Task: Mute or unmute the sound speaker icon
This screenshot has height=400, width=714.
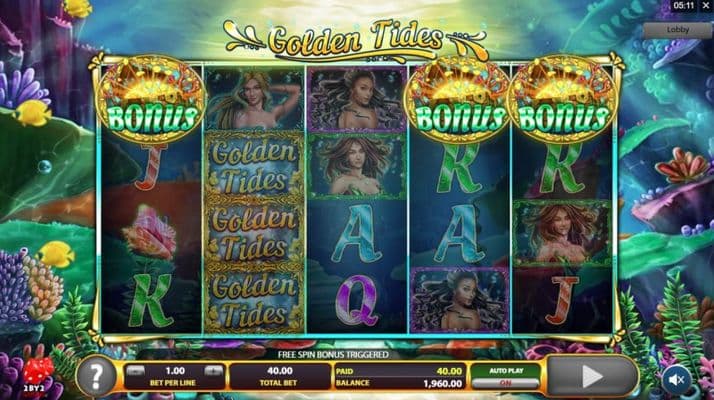Action: coord(676,378)
